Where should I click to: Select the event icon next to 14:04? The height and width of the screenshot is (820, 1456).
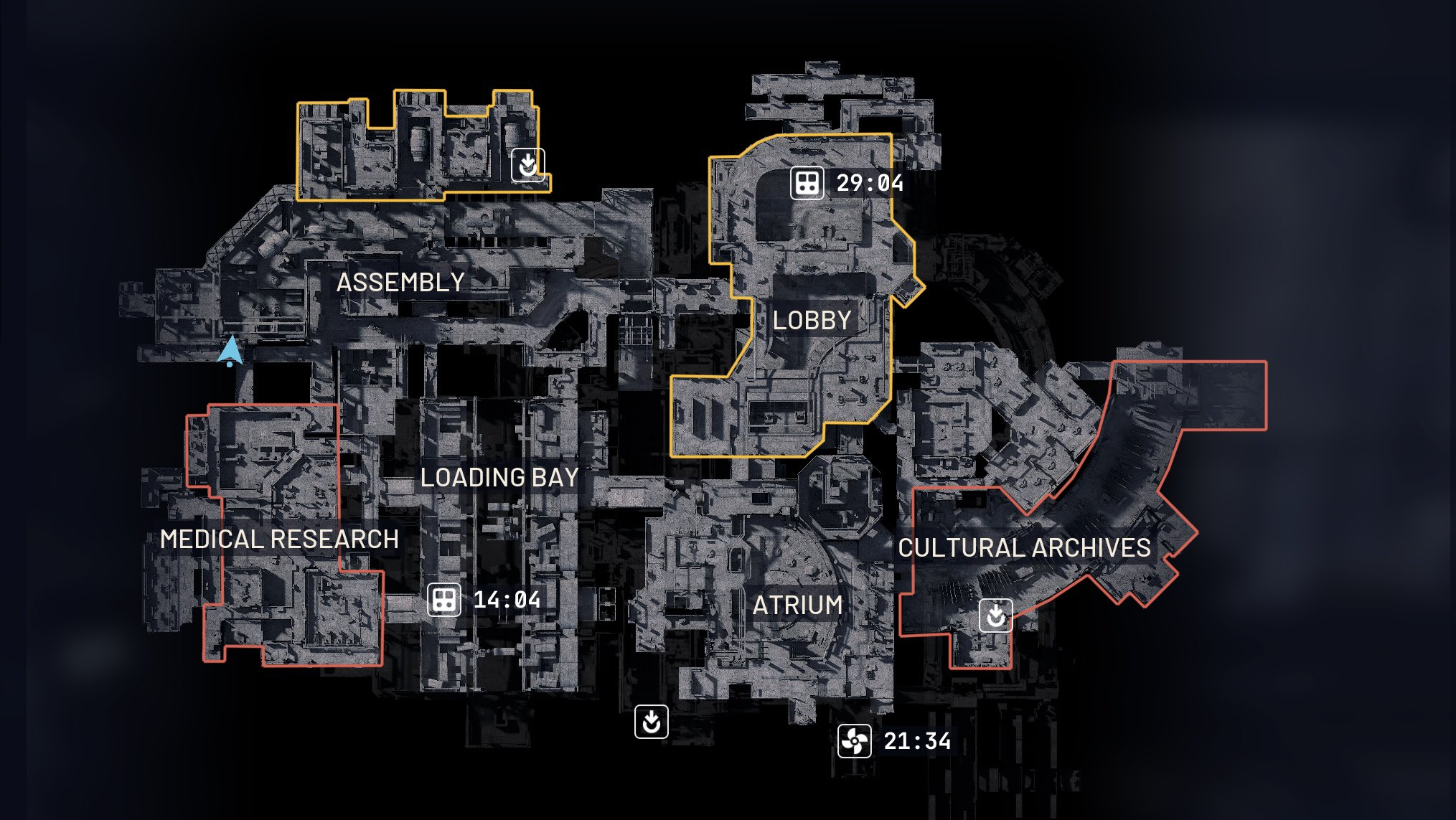(x=443, y=600)
